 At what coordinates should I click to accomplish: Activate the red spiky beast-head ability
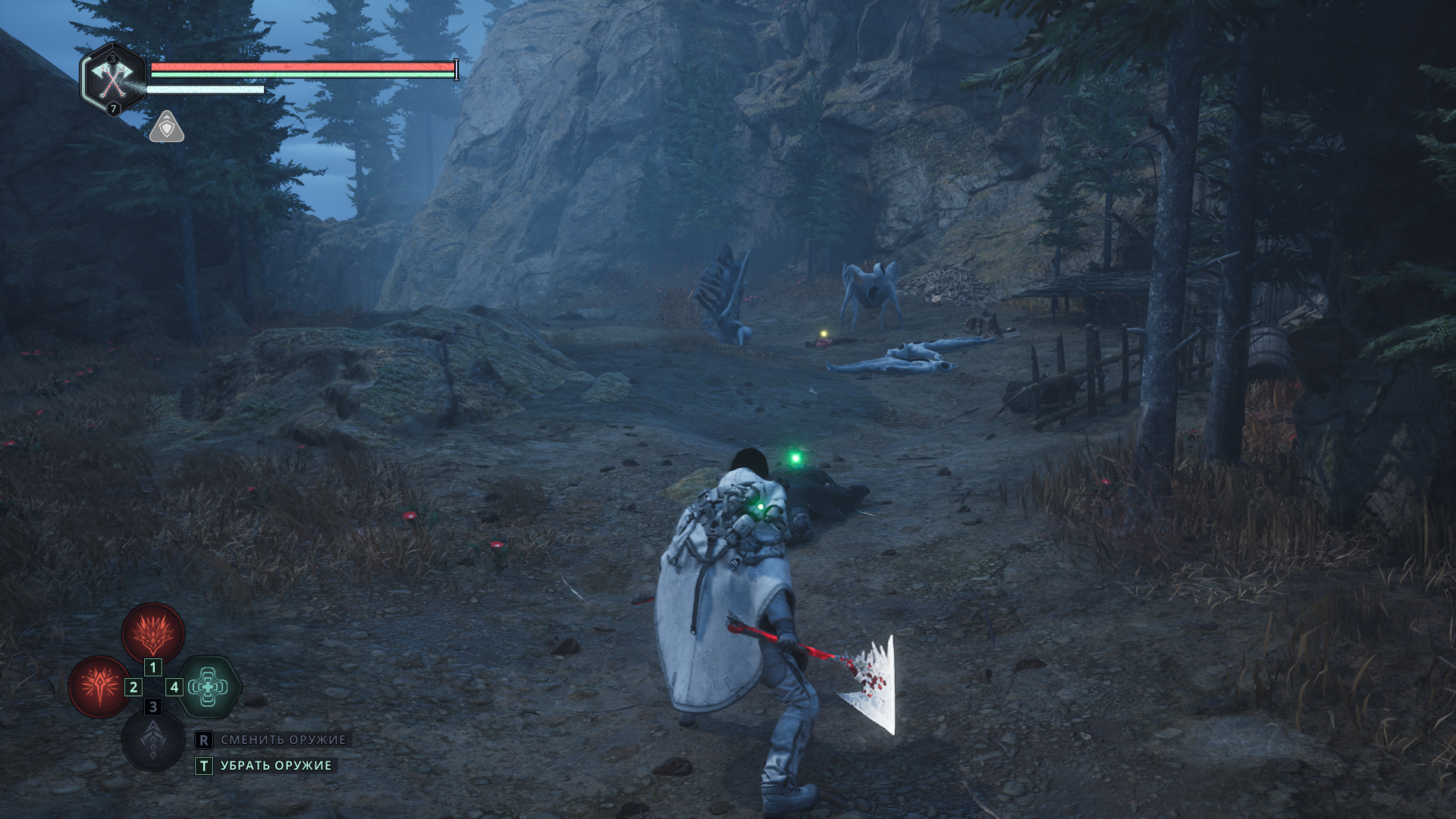(x=153, y=632)
